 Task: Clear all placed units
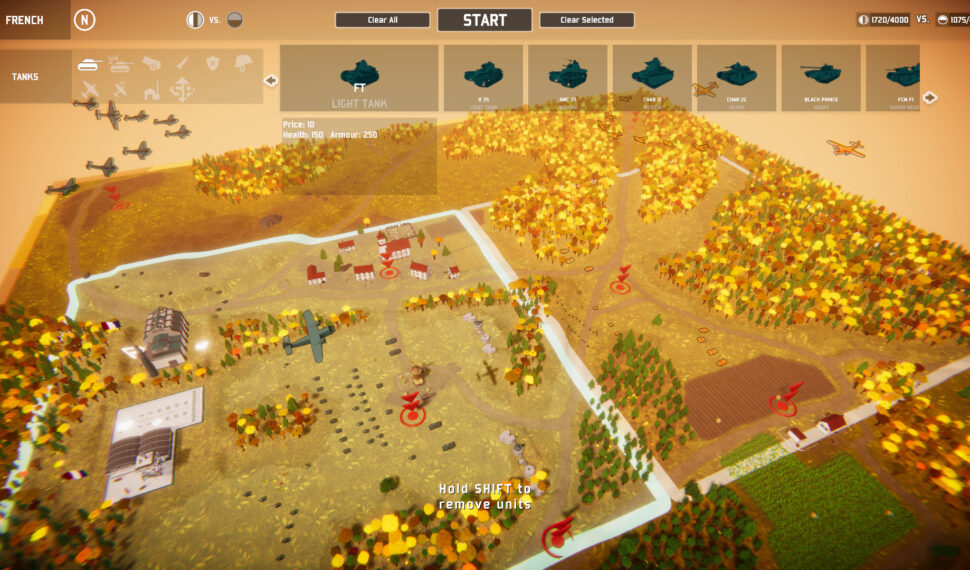[382, 20]
